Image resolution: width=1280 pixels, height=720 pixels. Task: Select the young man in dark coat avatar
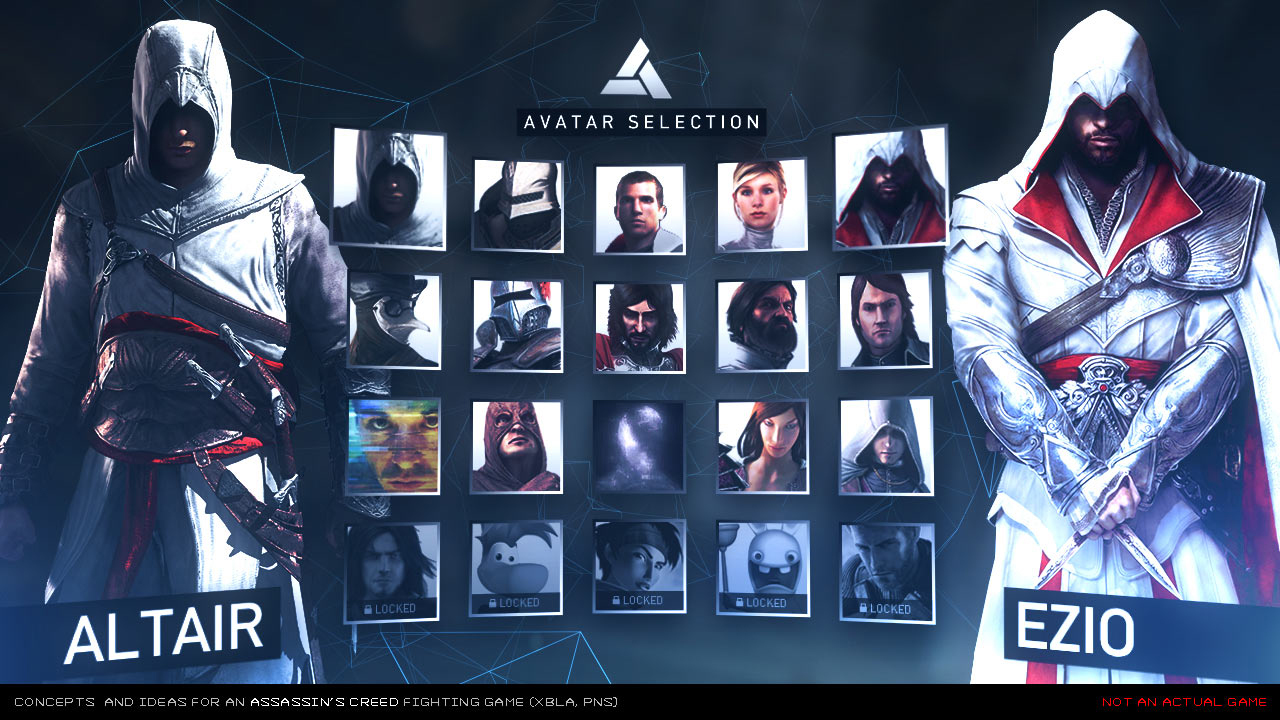click(x=886, y=320)
